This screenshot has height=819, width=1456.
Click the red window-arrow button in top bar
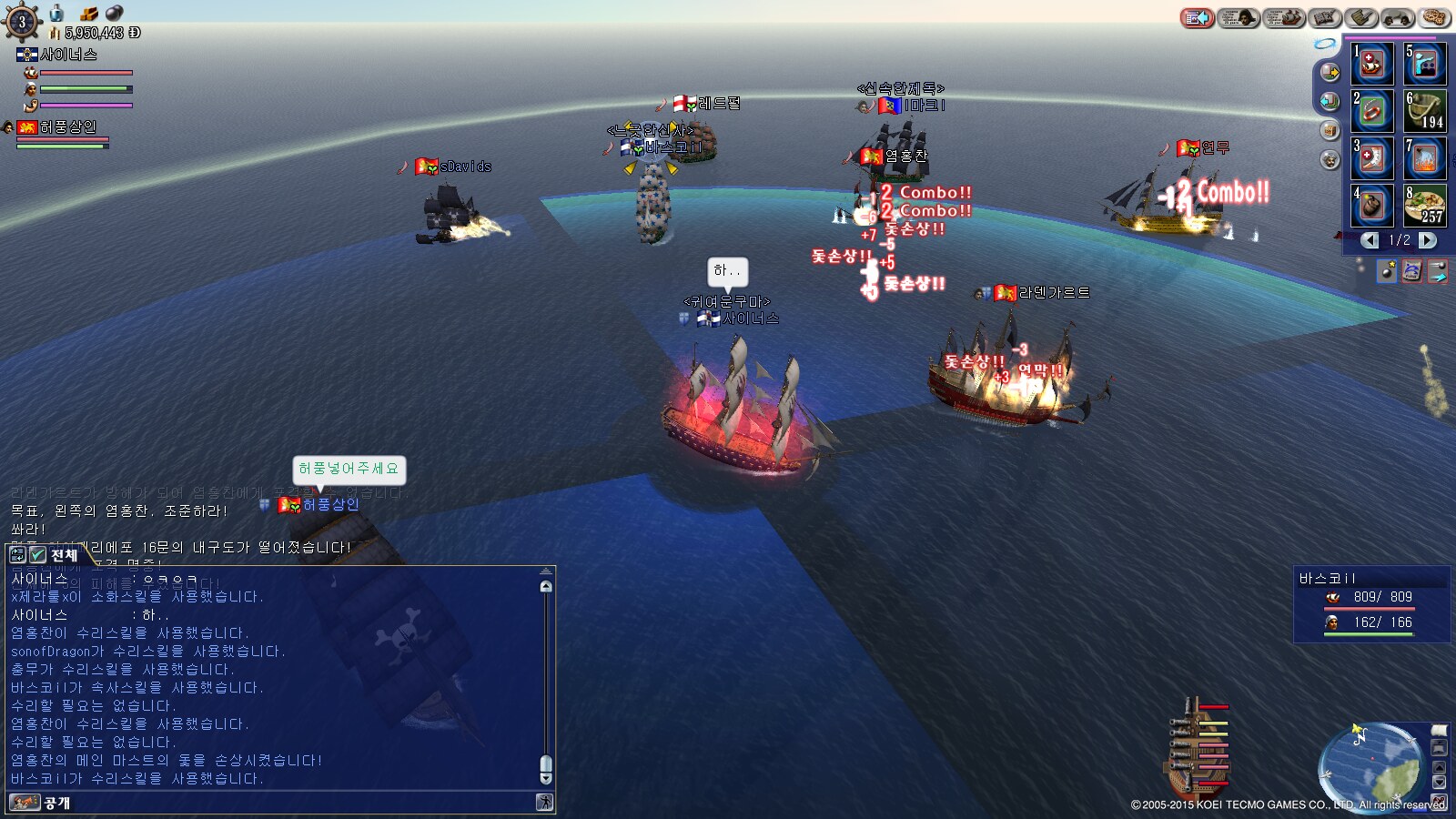point(1197,17)
